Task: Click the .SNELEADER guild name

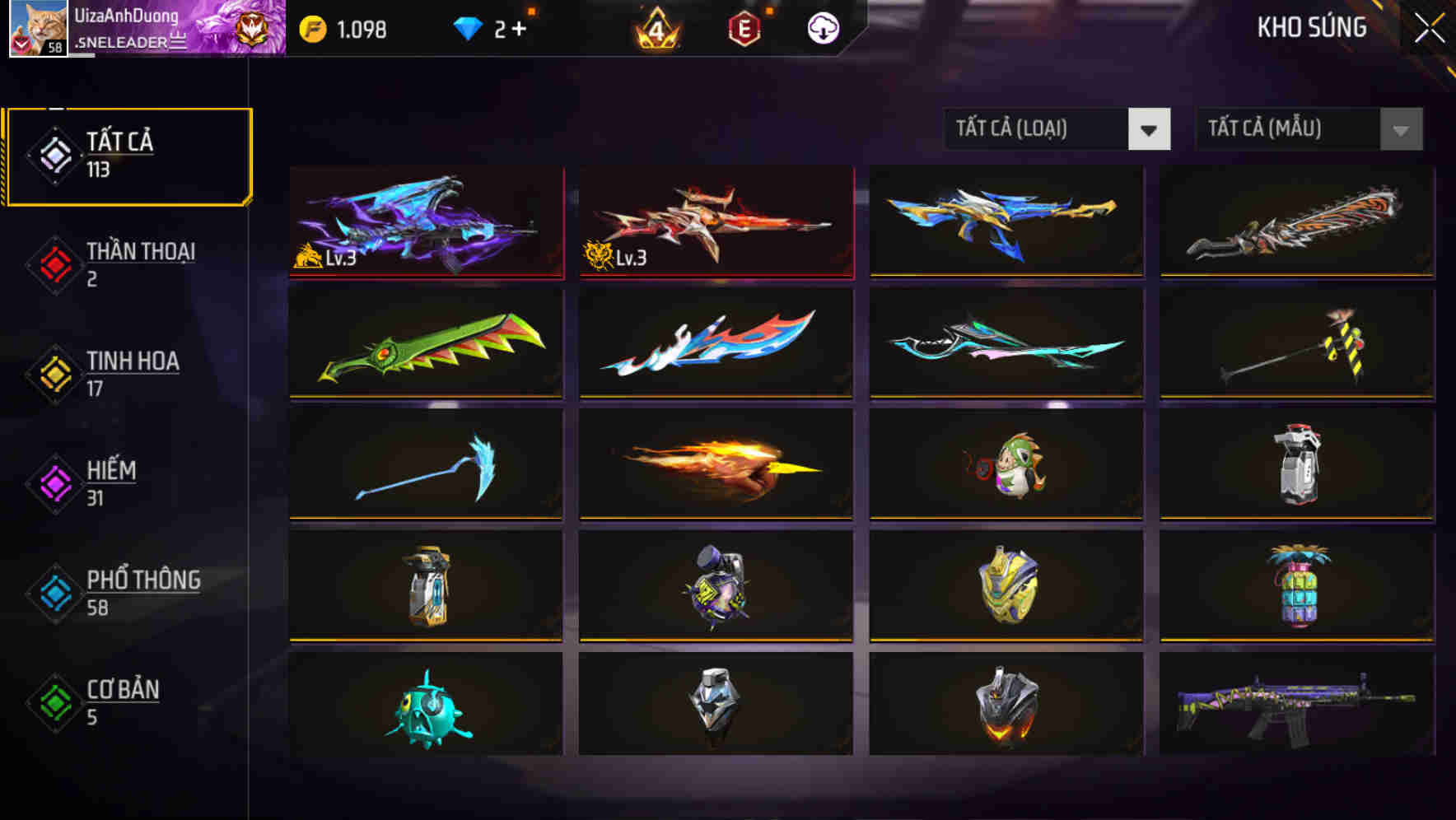Action: 132,40
